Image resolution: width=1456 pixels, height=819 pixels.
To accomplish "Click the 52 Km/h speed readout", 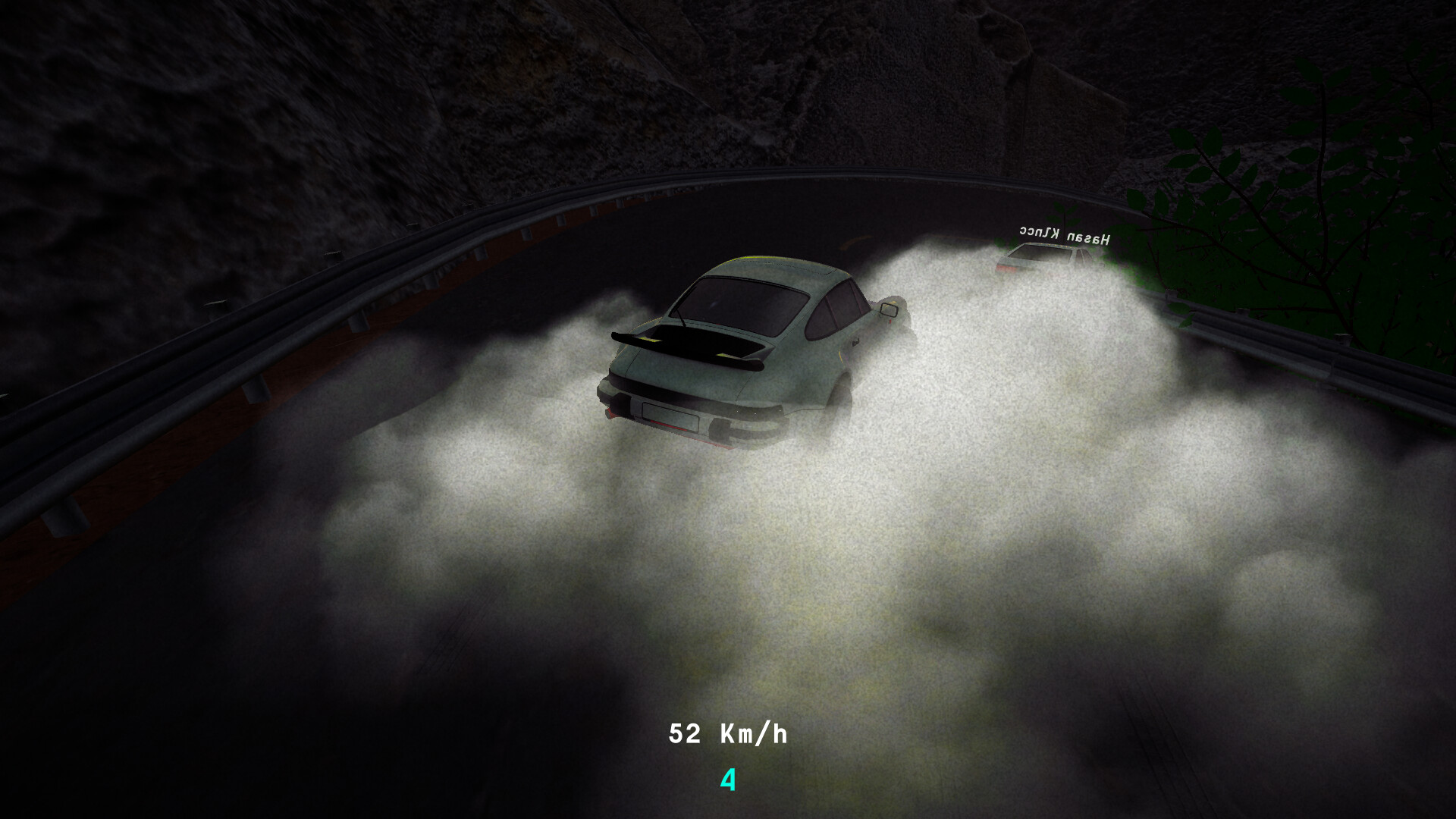I will (728, 732).
